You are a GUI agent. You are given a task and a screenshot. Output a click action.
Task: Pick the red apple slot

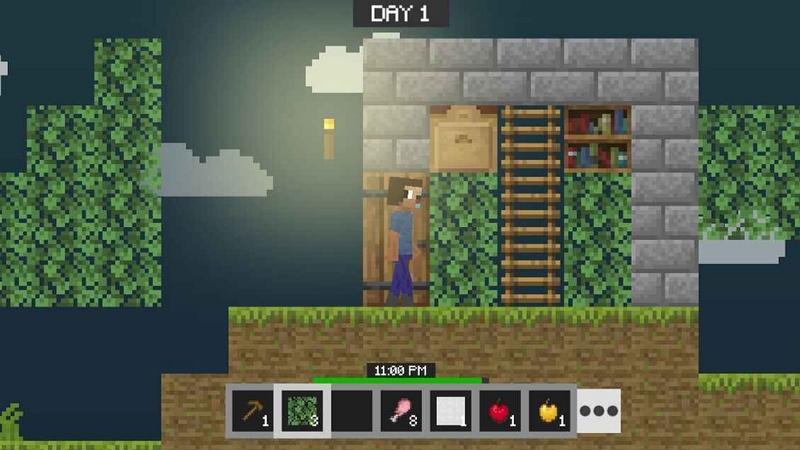click(x=499, y=411)
